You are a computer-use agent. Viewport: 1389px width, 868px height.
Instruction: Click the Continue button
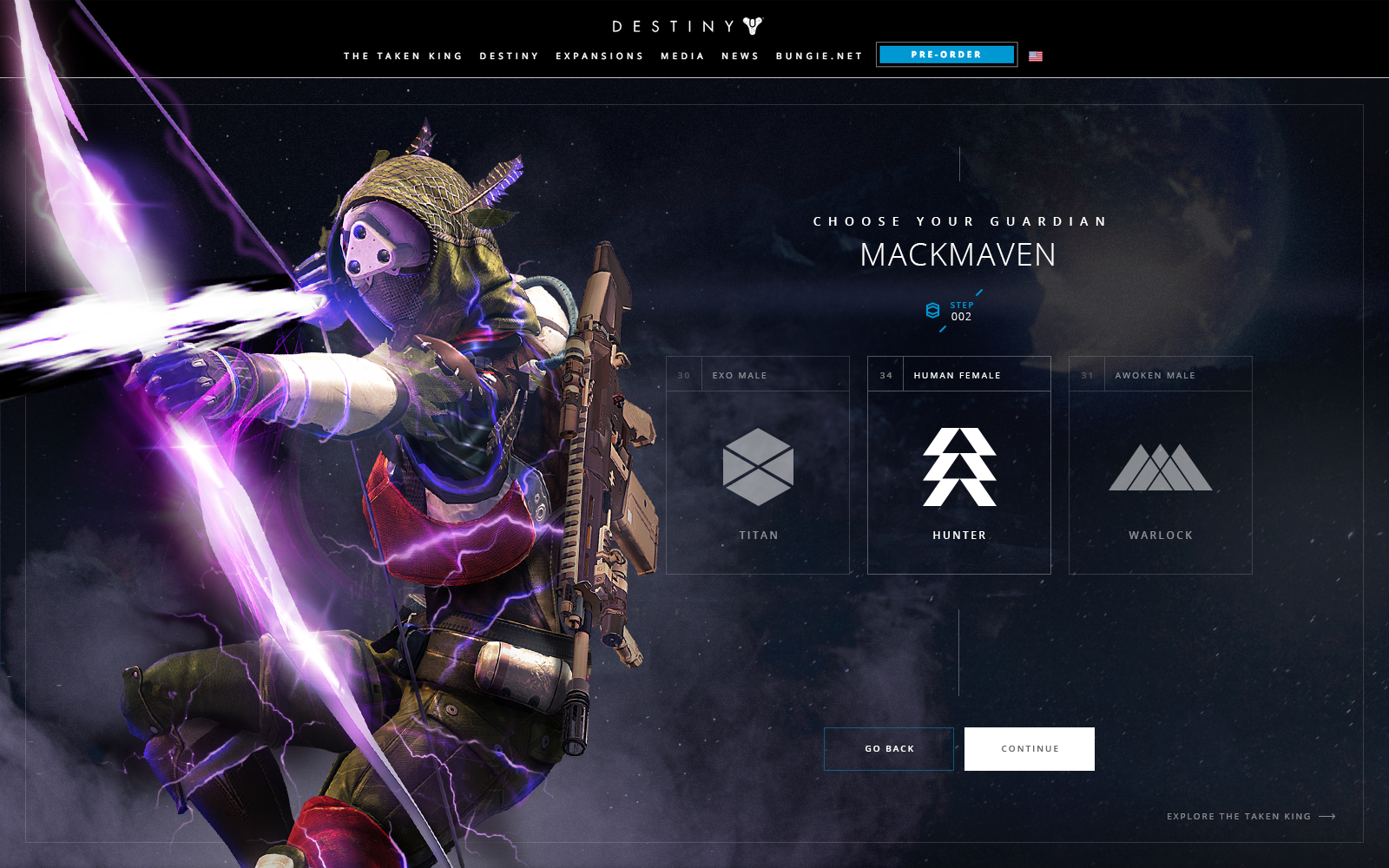click(1030, 749)
